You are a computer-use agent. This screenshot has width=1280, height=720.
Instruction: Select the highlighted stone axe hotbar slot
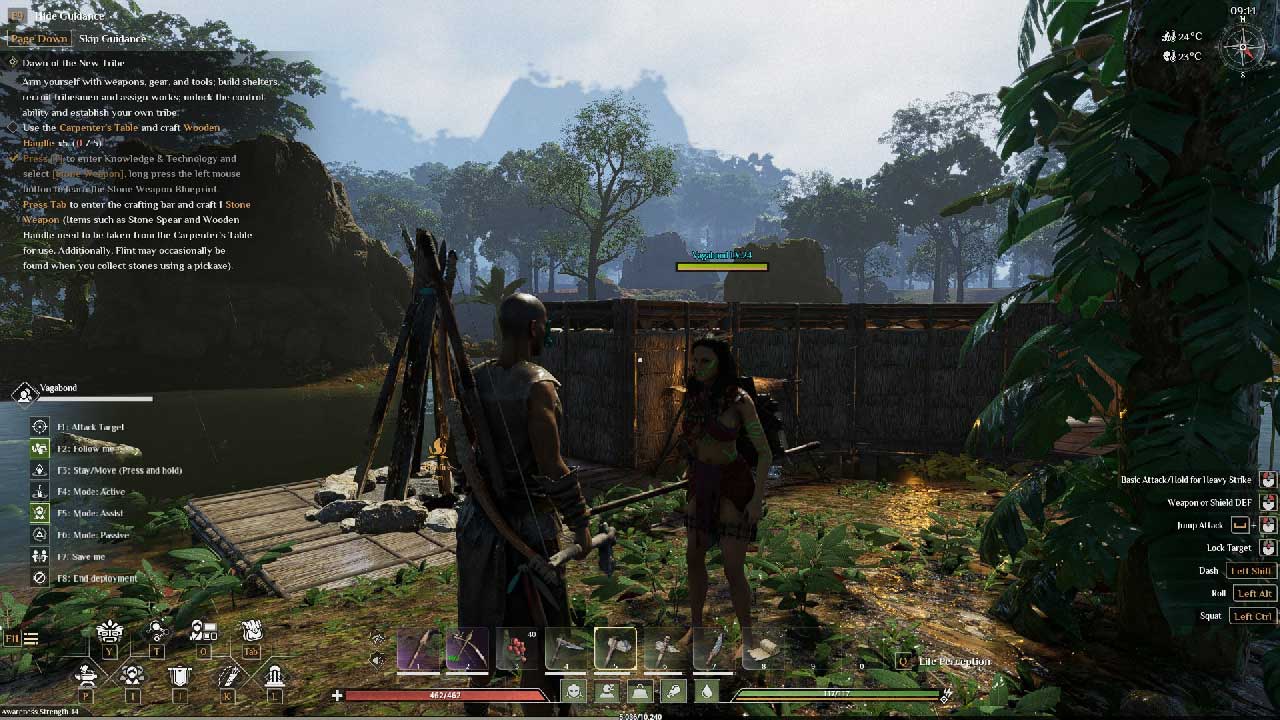(x=615, y=649)
